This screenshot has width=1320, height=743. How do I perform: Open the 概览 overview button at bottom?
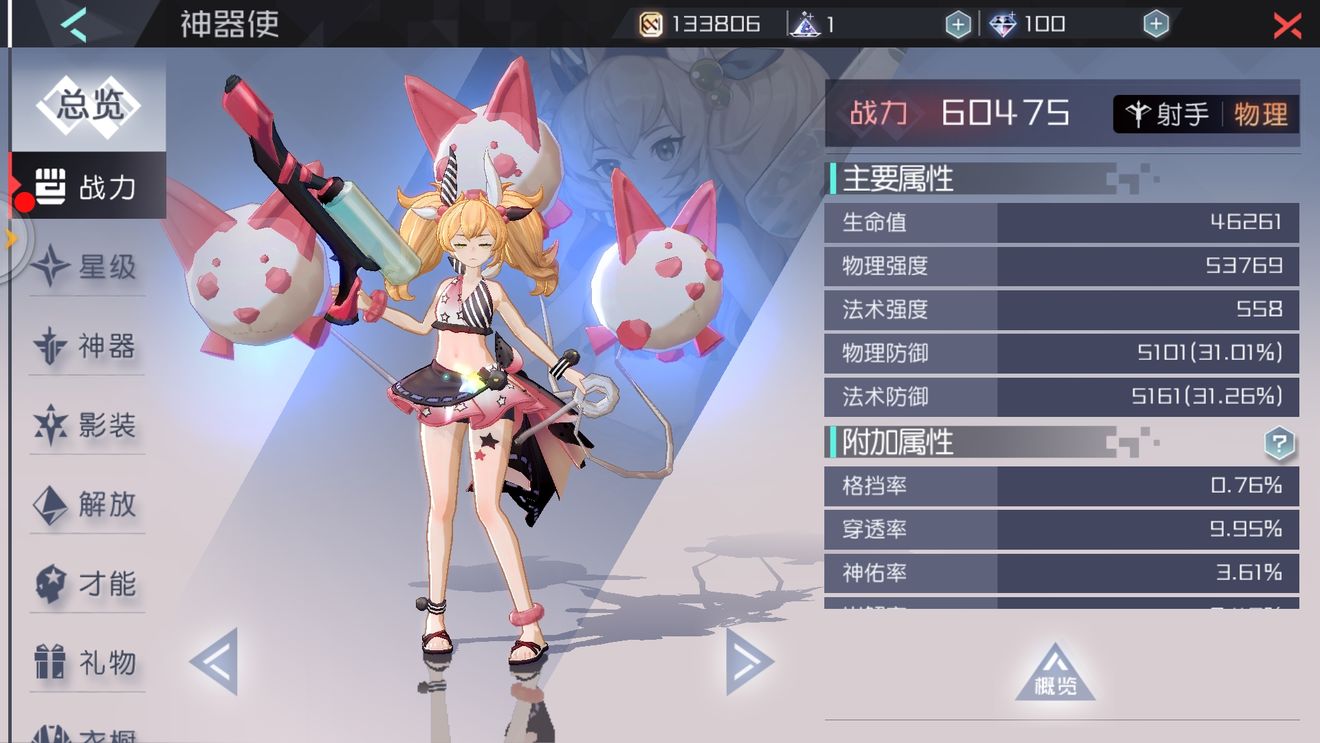pyautogui.click(x=1055, y=671)
